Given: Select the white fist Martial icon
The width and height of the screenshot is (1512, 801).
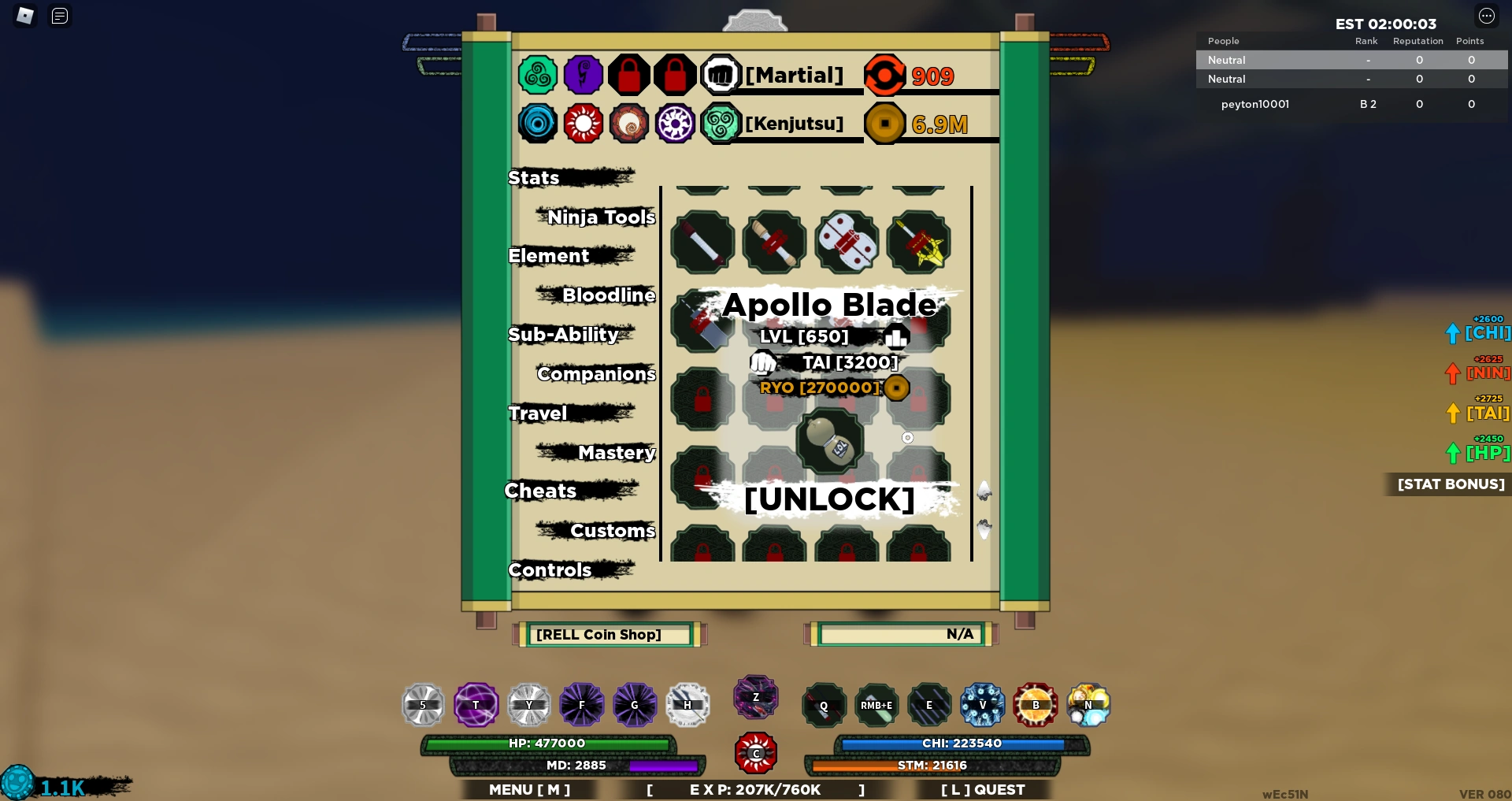Looking at the screenshot, I should point(722,75).
